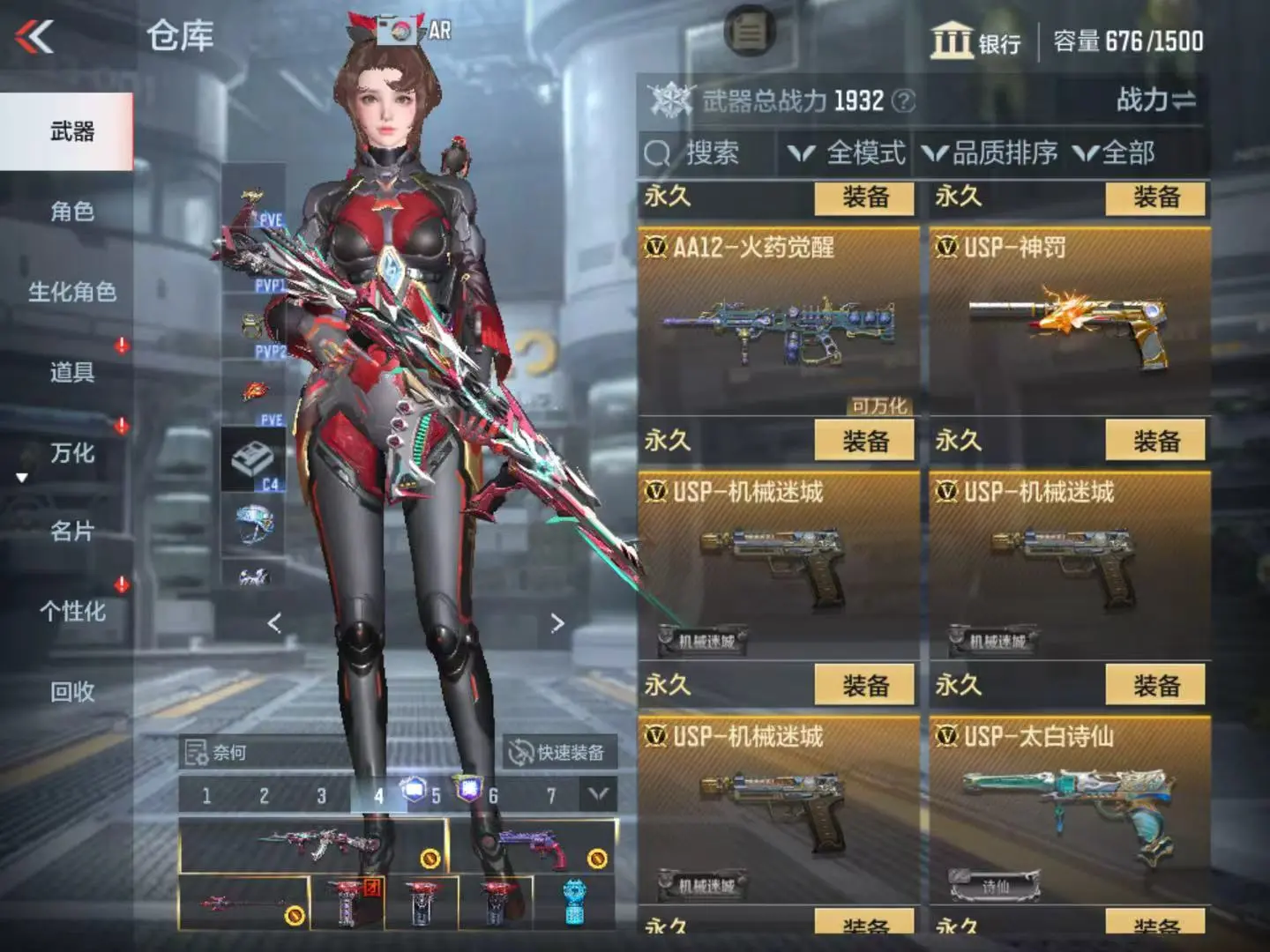Switch to the 万化 tab
Image resolution: width=1270 pixels, height=952 pixels.
click(x=71, y=453)
